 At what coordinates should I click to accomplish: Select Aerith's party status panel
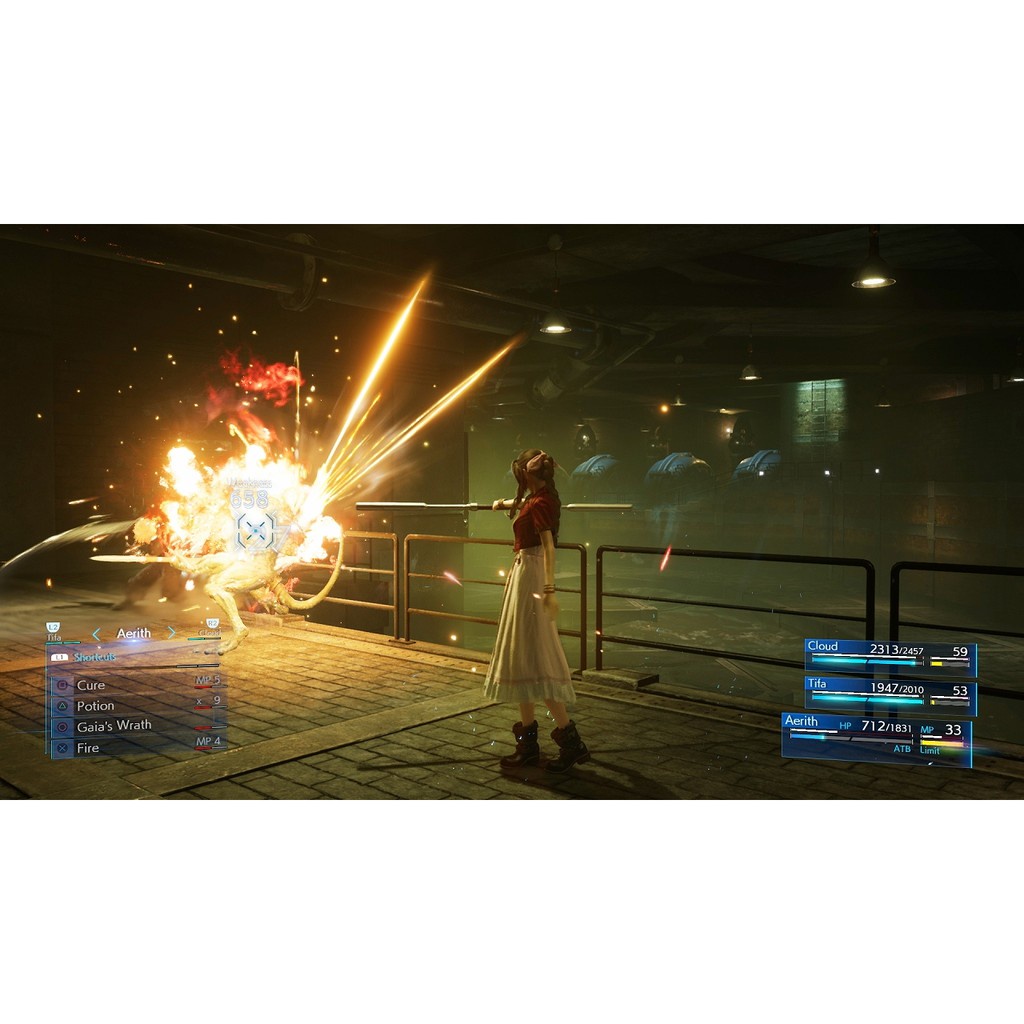pos(876,739)
